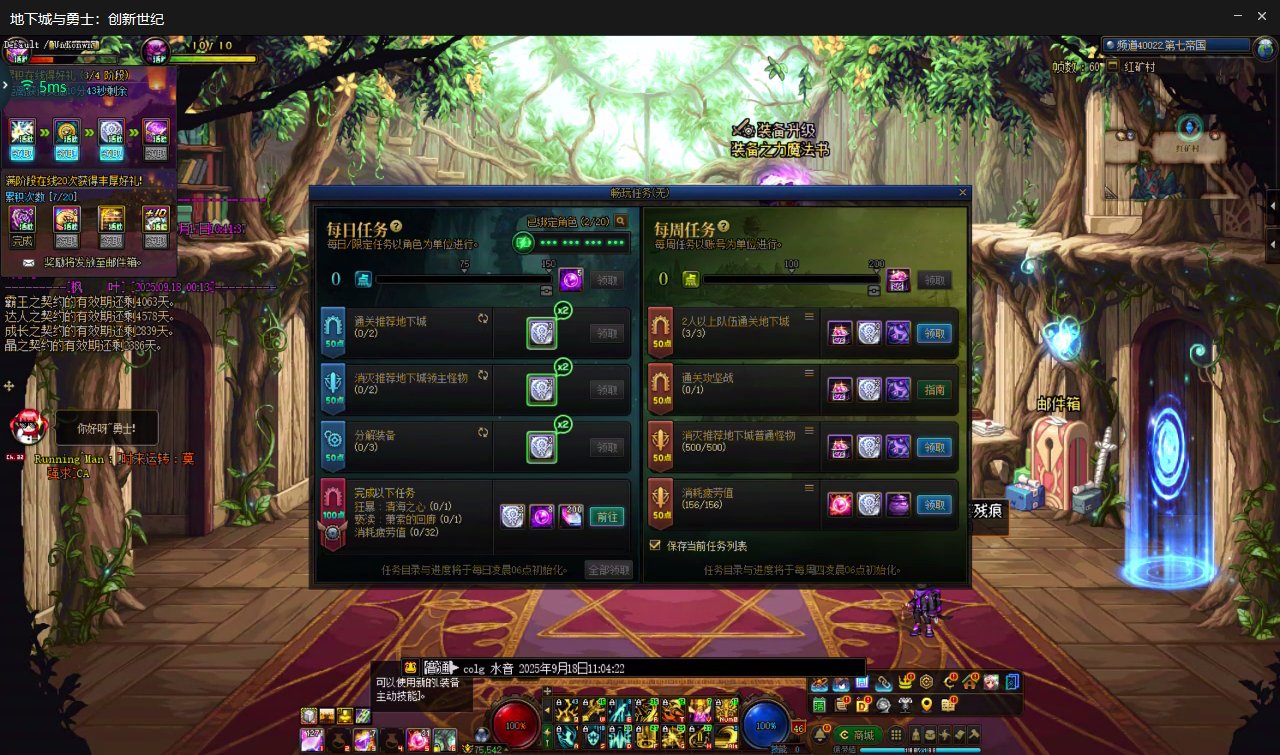Open the 指南 guide for 通关攻坚战

click(934, 390)
